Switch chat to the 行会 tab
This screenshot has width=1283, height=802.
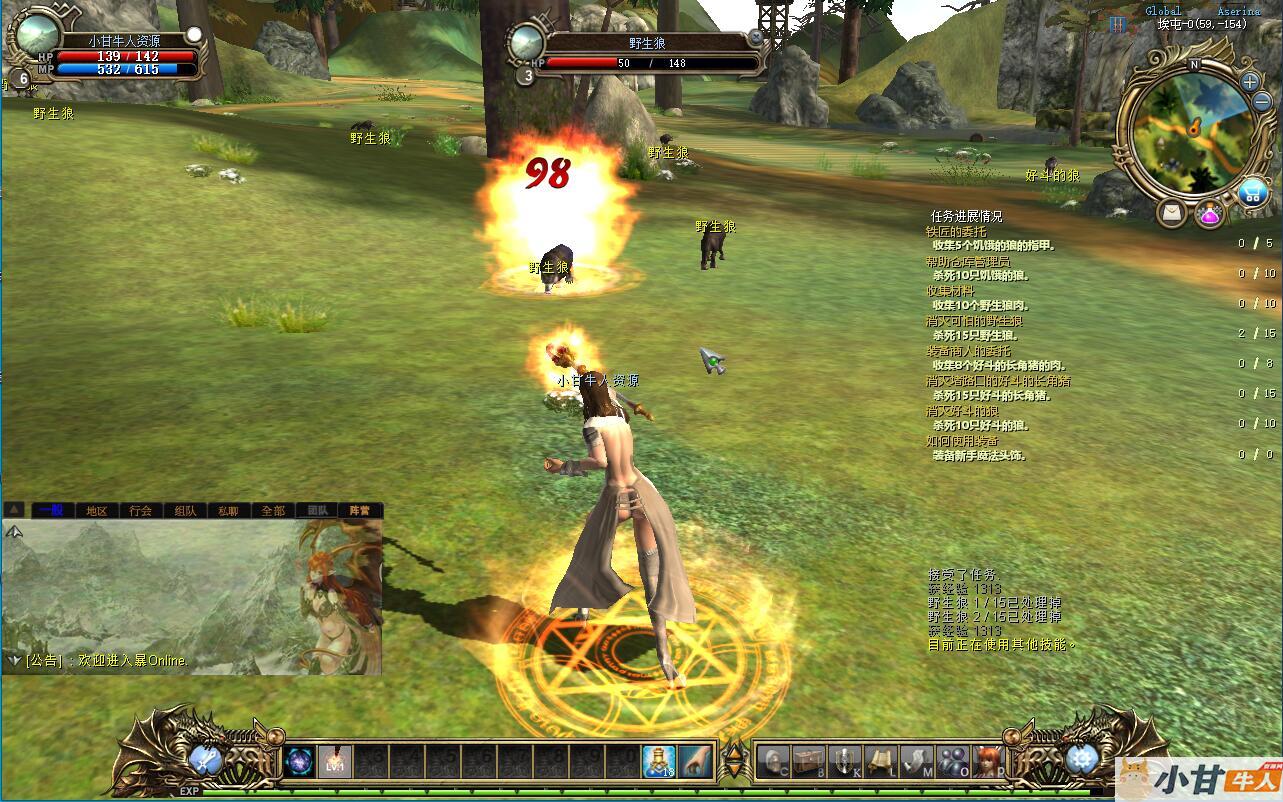point(140,511)
